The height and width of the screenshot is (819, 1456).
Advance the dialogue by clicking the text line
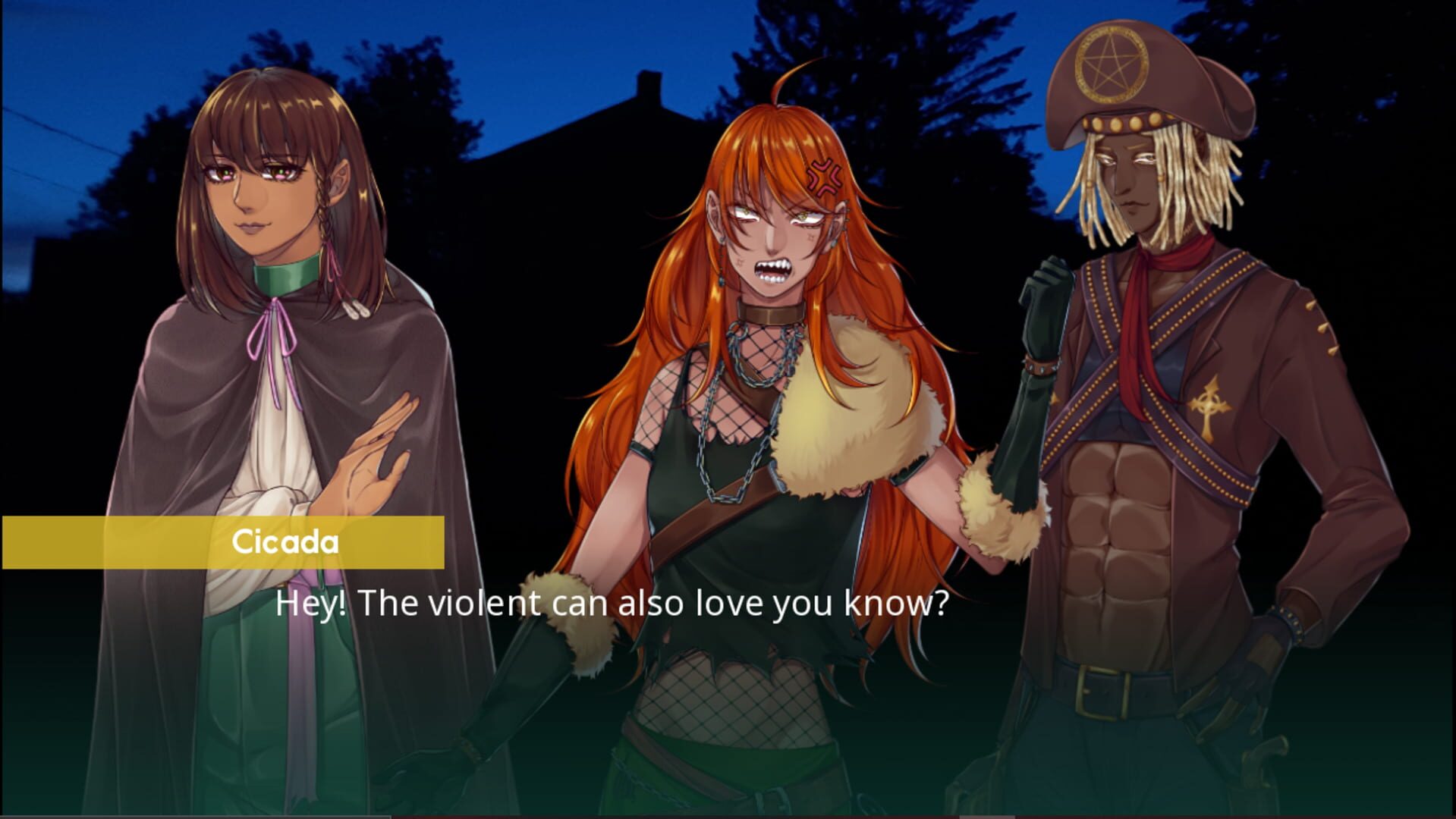coord(615,604)
